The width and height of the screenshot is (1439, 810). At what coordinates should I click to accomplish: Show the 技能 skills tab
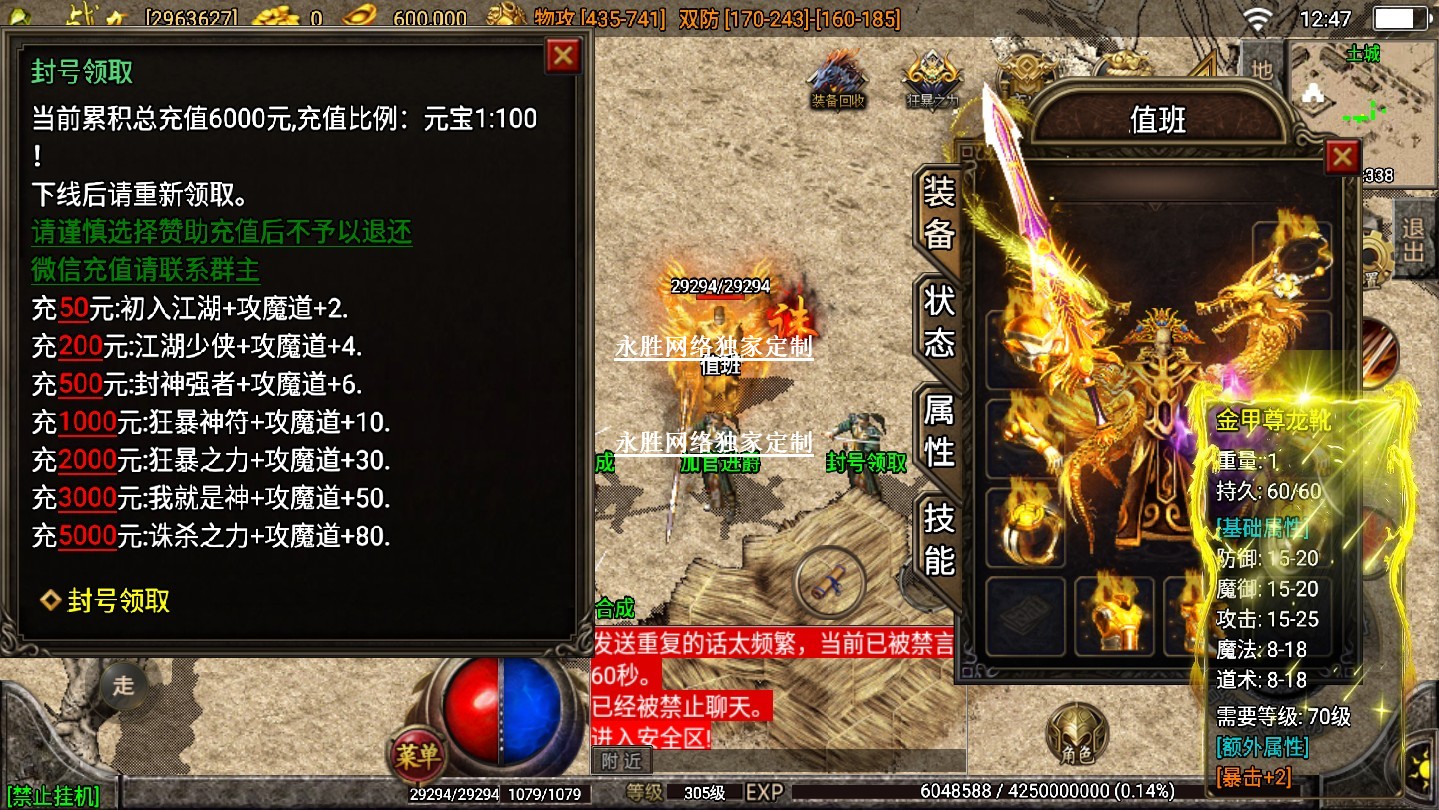point(939,539)
